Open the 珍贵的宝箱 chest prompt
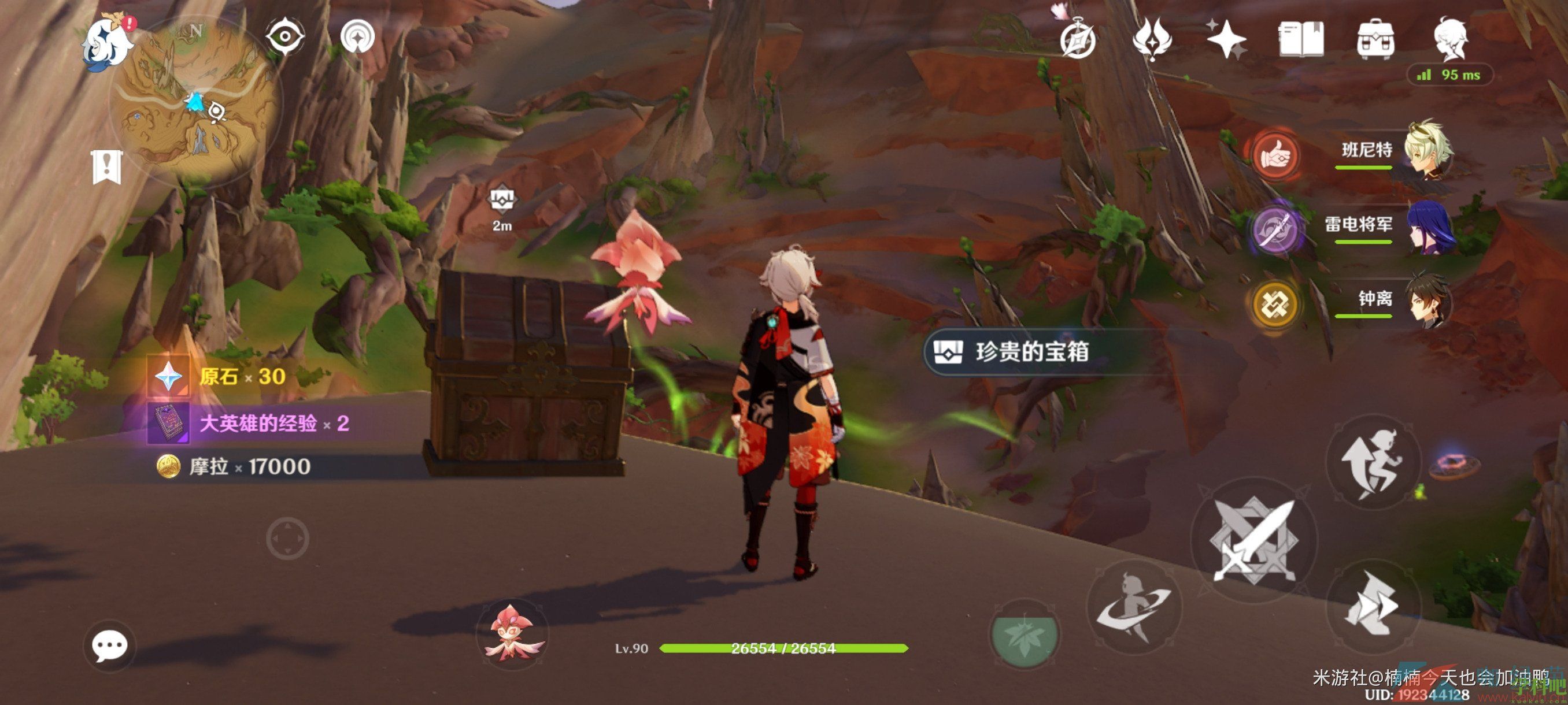Screen dimensions: 1568x705 (1031, 351)
